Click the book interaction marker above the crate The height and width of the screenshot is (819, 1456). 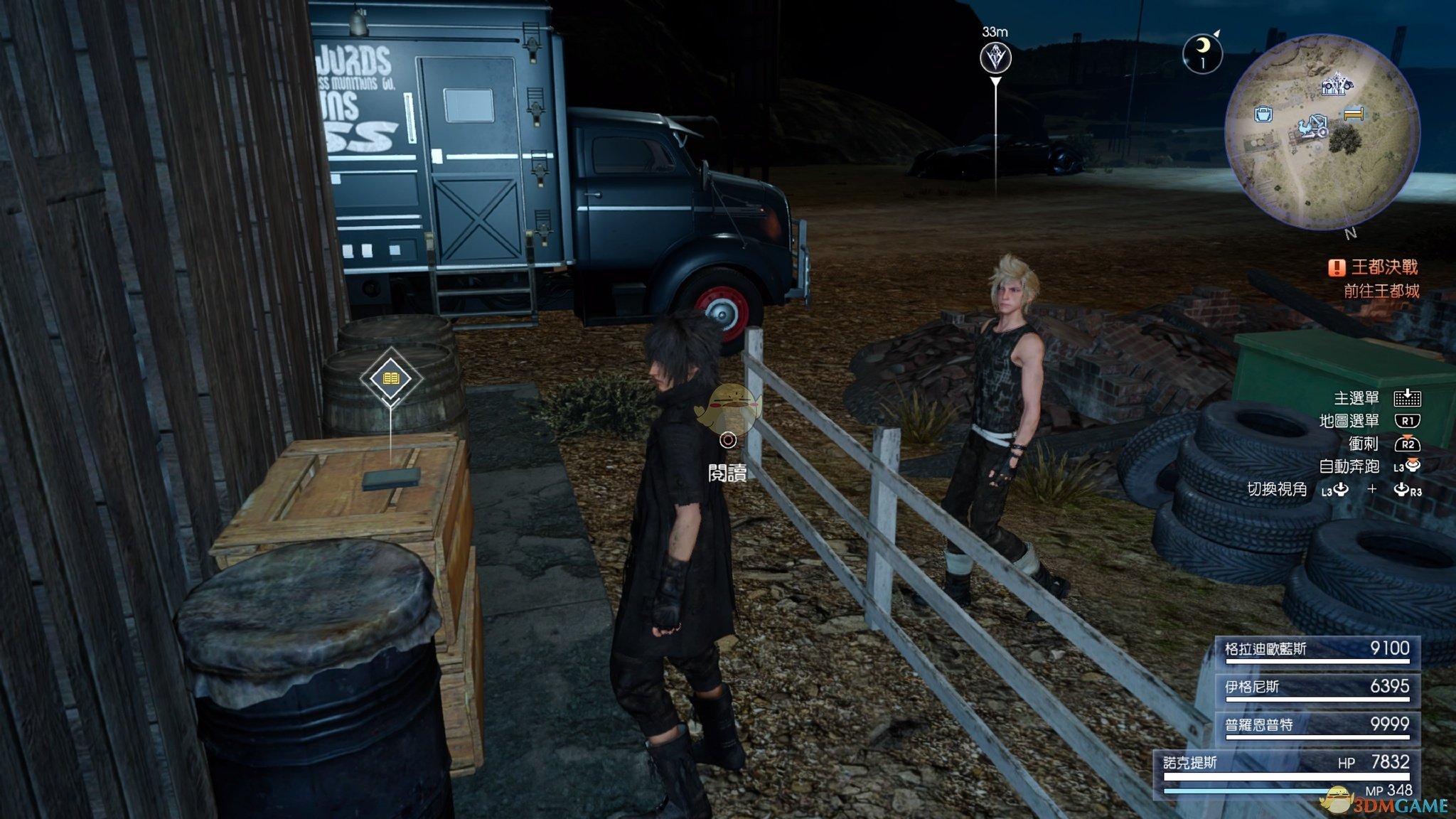[x=391, y=378]
